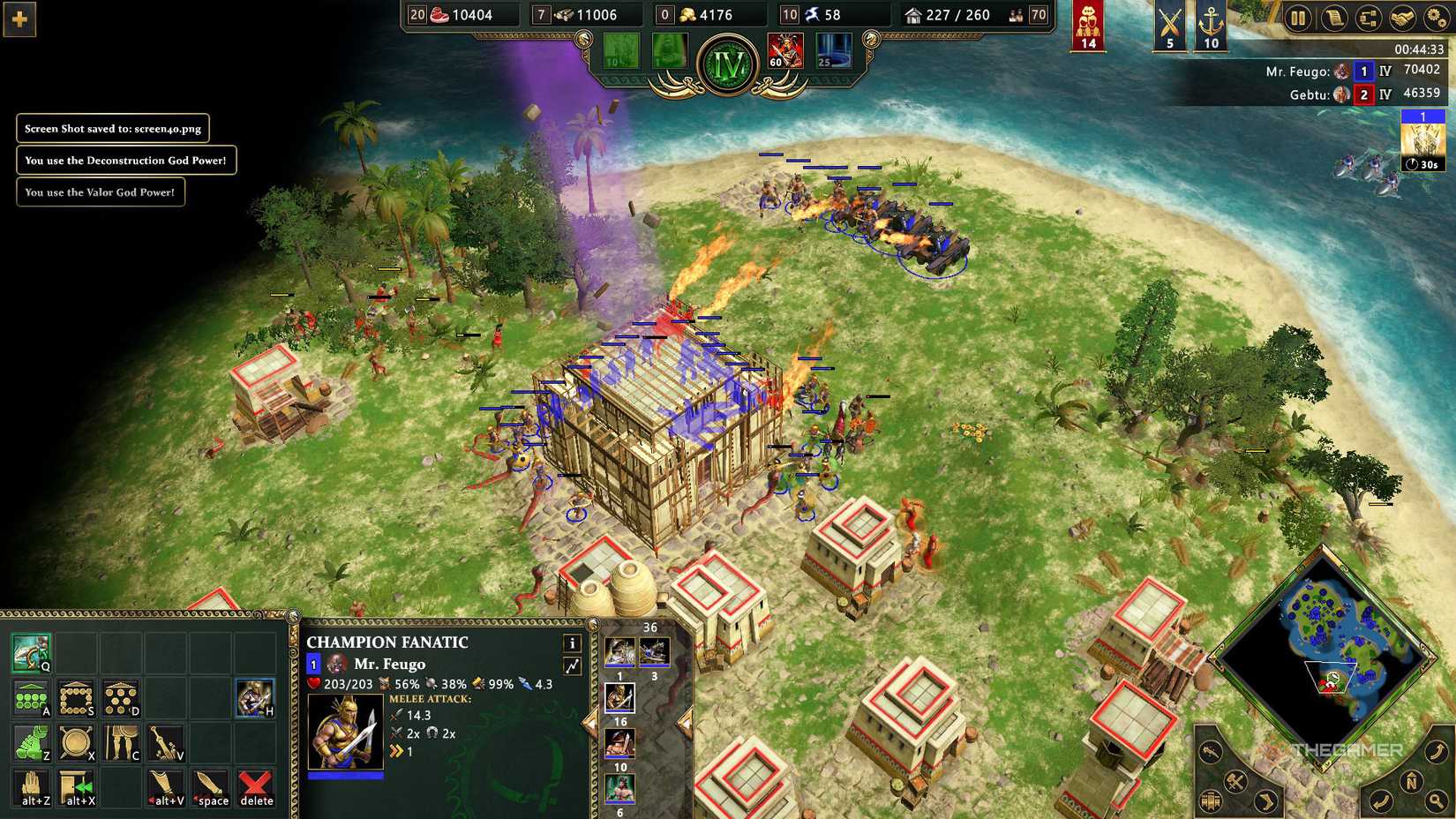Pause the game with the pause icon

[x=1297, y=18]
